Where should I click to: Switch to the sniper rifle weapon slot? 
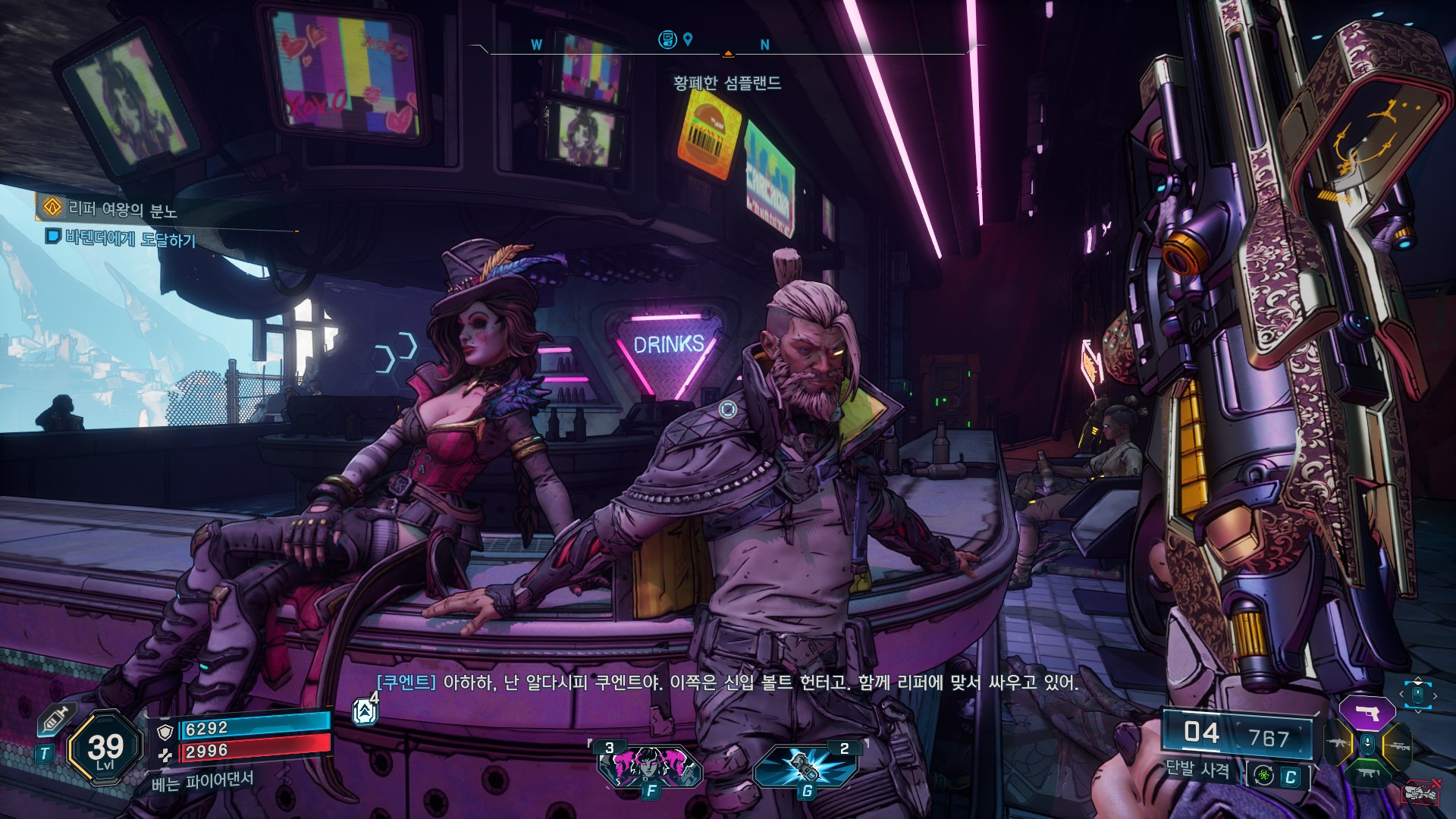[x=1397, y=745]
